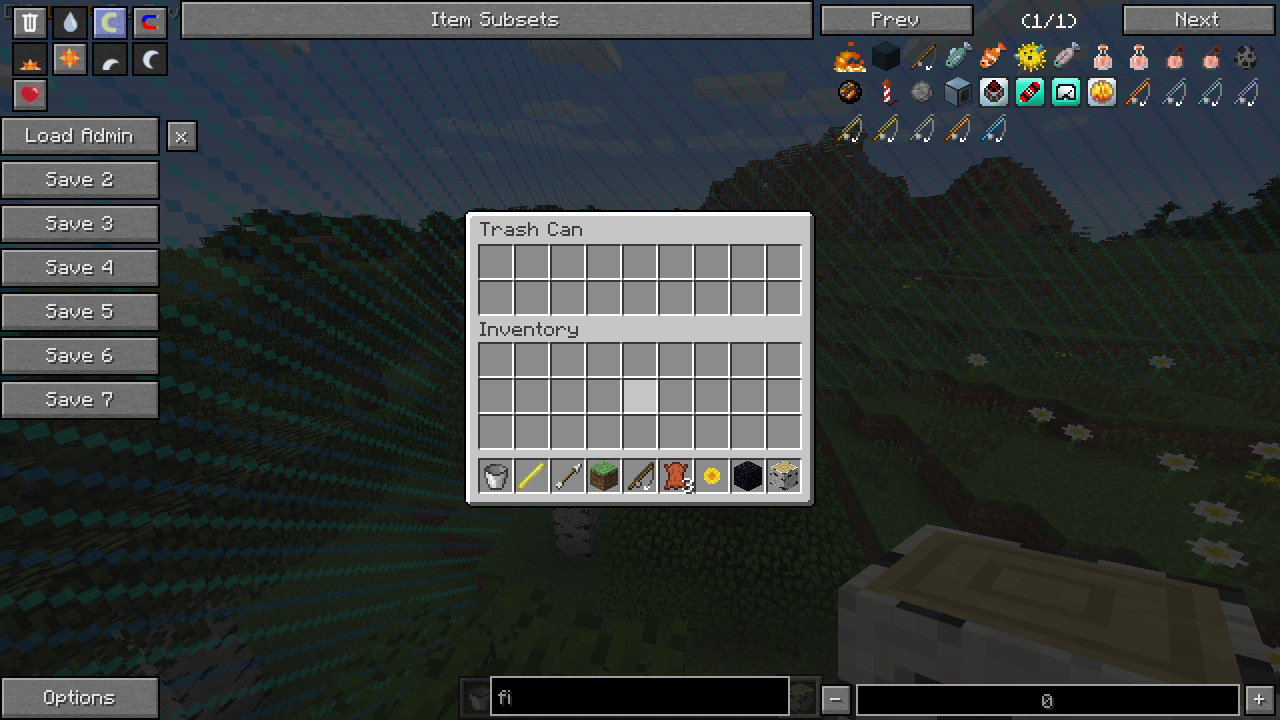
Task: Click the red heart heal button
Action: [30, 95]
